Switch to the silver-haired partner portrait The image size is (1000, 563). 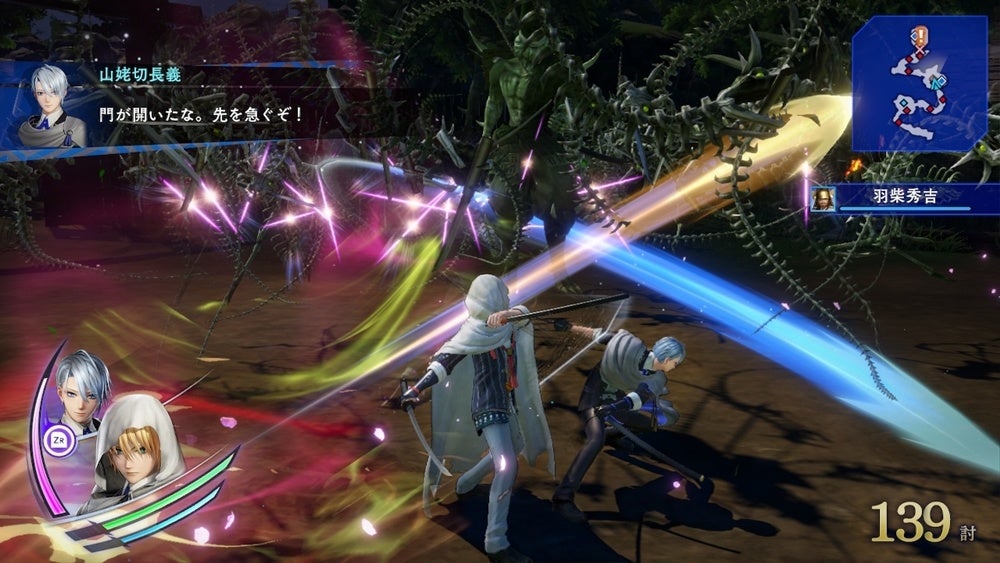tap(83, 382)
